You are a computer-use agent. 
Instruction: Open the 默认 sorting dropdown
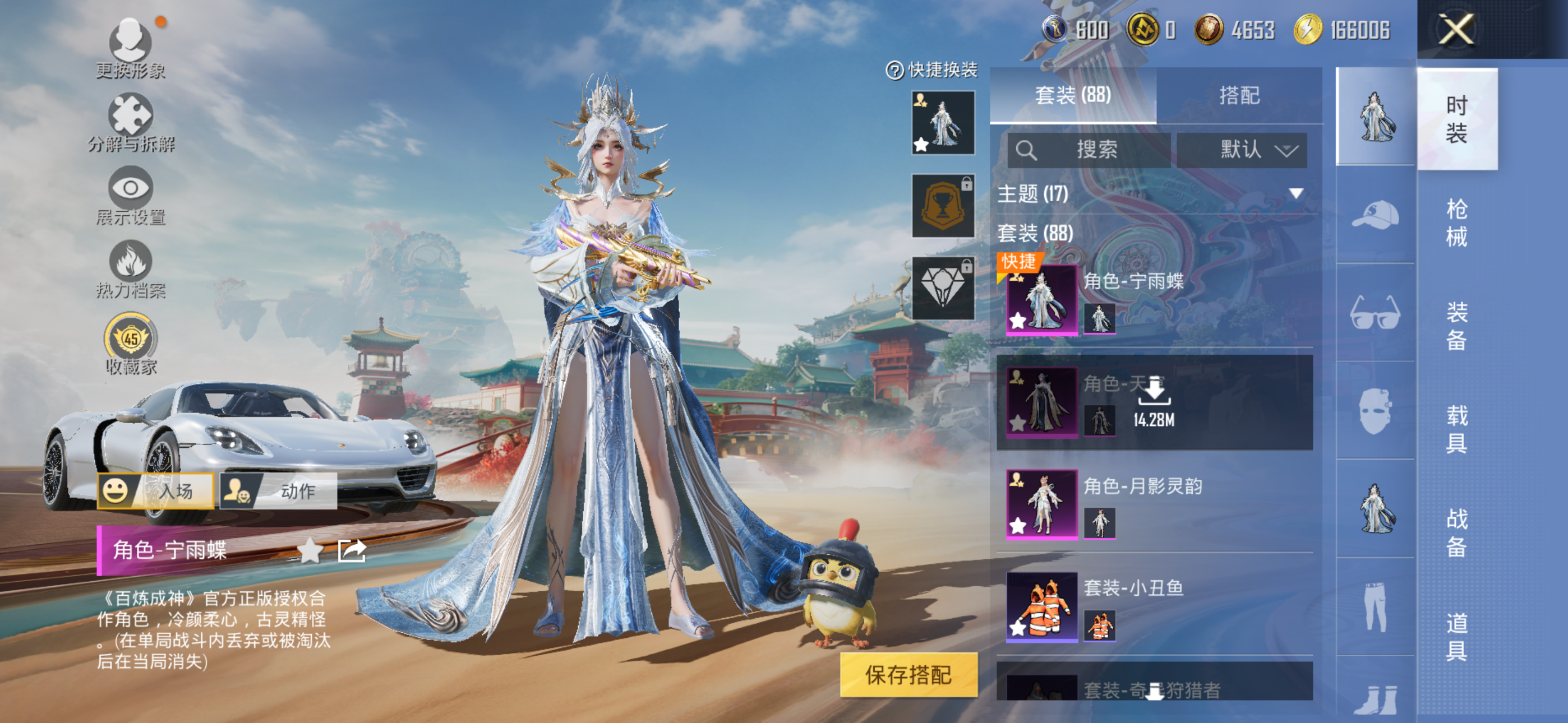click(1242, 150)
